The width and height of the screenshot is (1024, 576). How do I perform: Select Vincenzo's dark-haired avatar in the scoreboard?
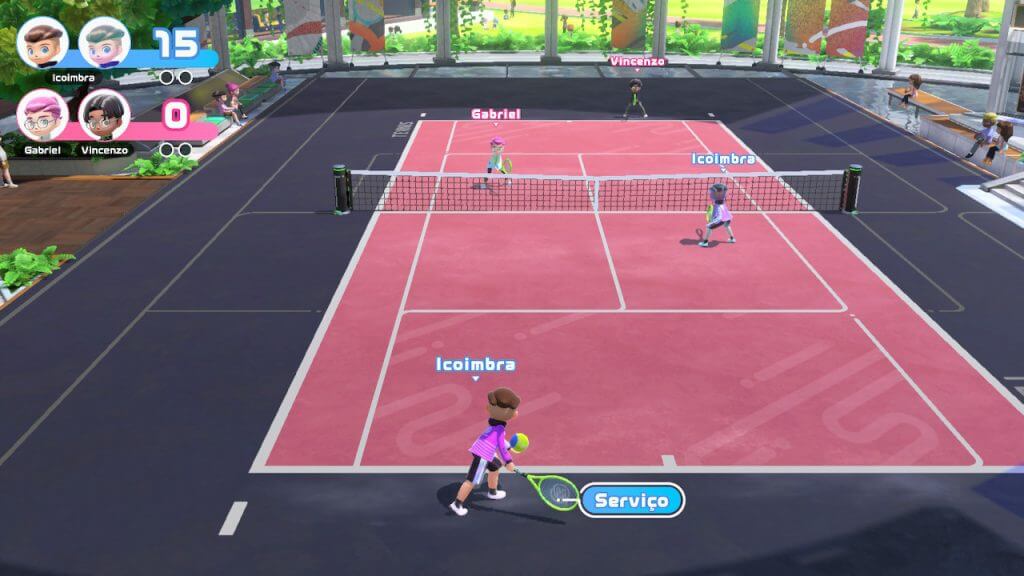[x=104, y=115]
